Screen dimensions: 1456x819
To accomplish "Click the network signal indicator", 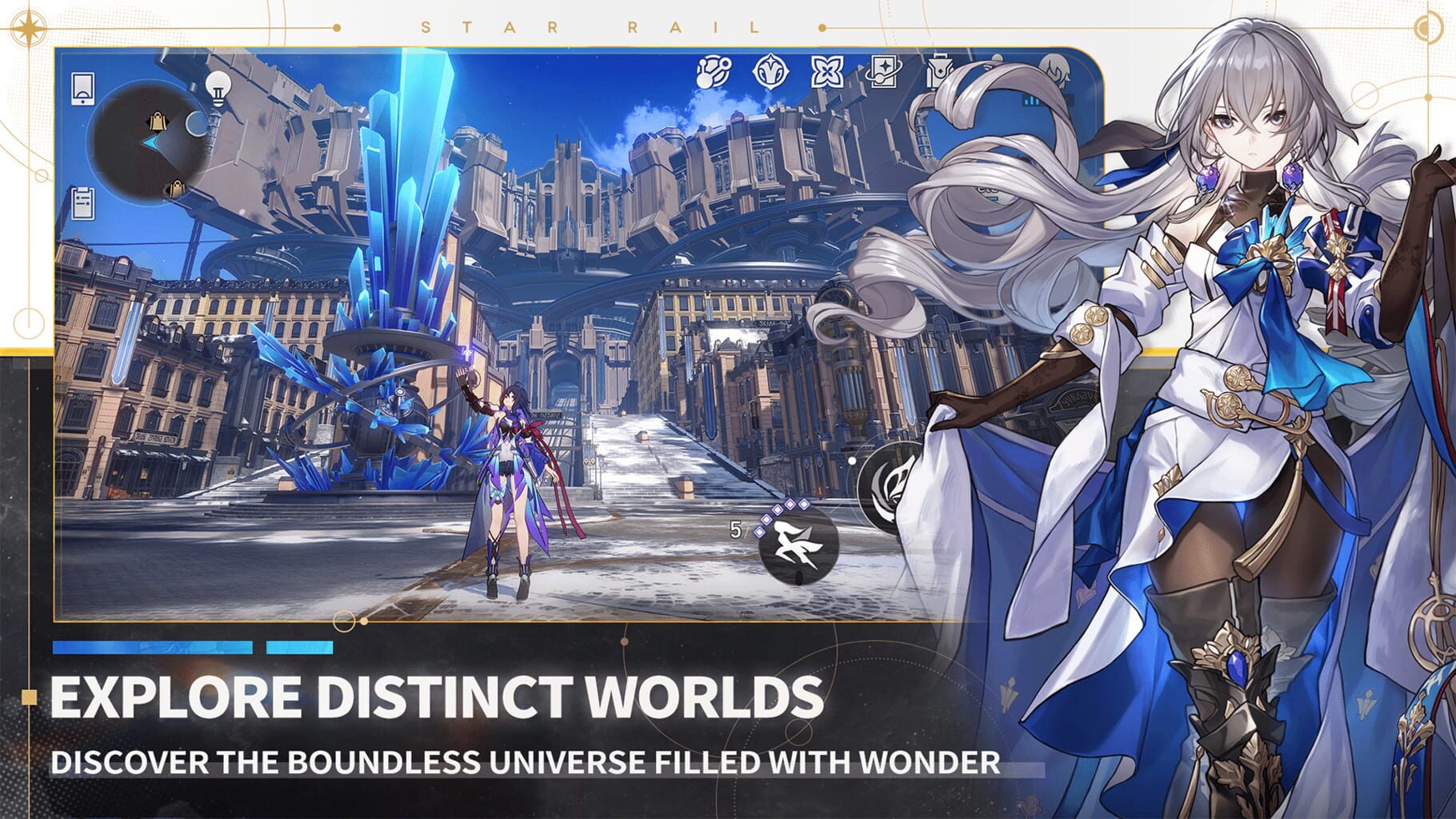I will 1031,102.
